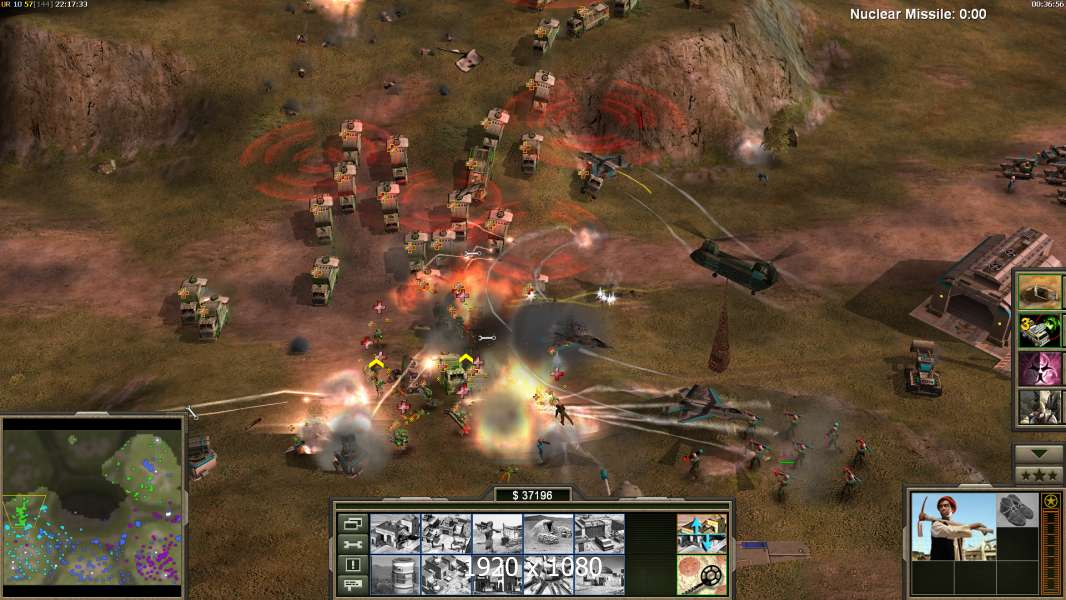
Task: Select the worker shoes upgrade icon
Action: (1018, 509)
